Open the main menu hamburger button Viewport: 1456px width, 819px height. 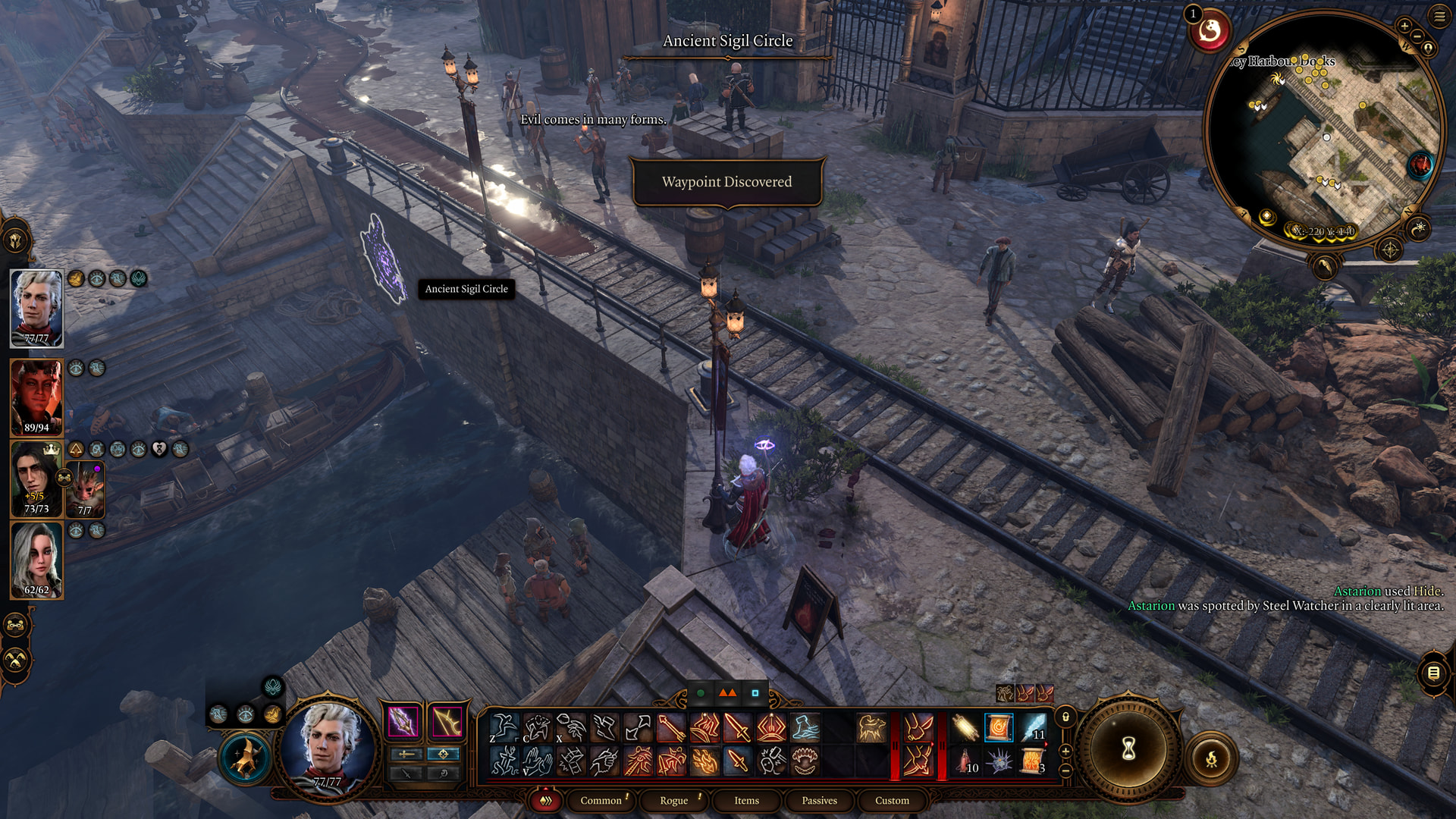1439,17
